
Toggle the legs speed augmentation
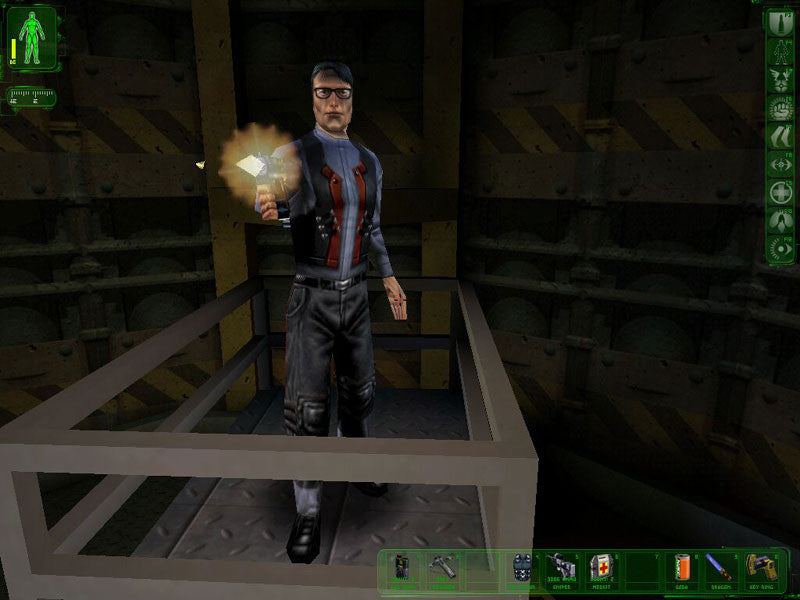tap(780, 135)
